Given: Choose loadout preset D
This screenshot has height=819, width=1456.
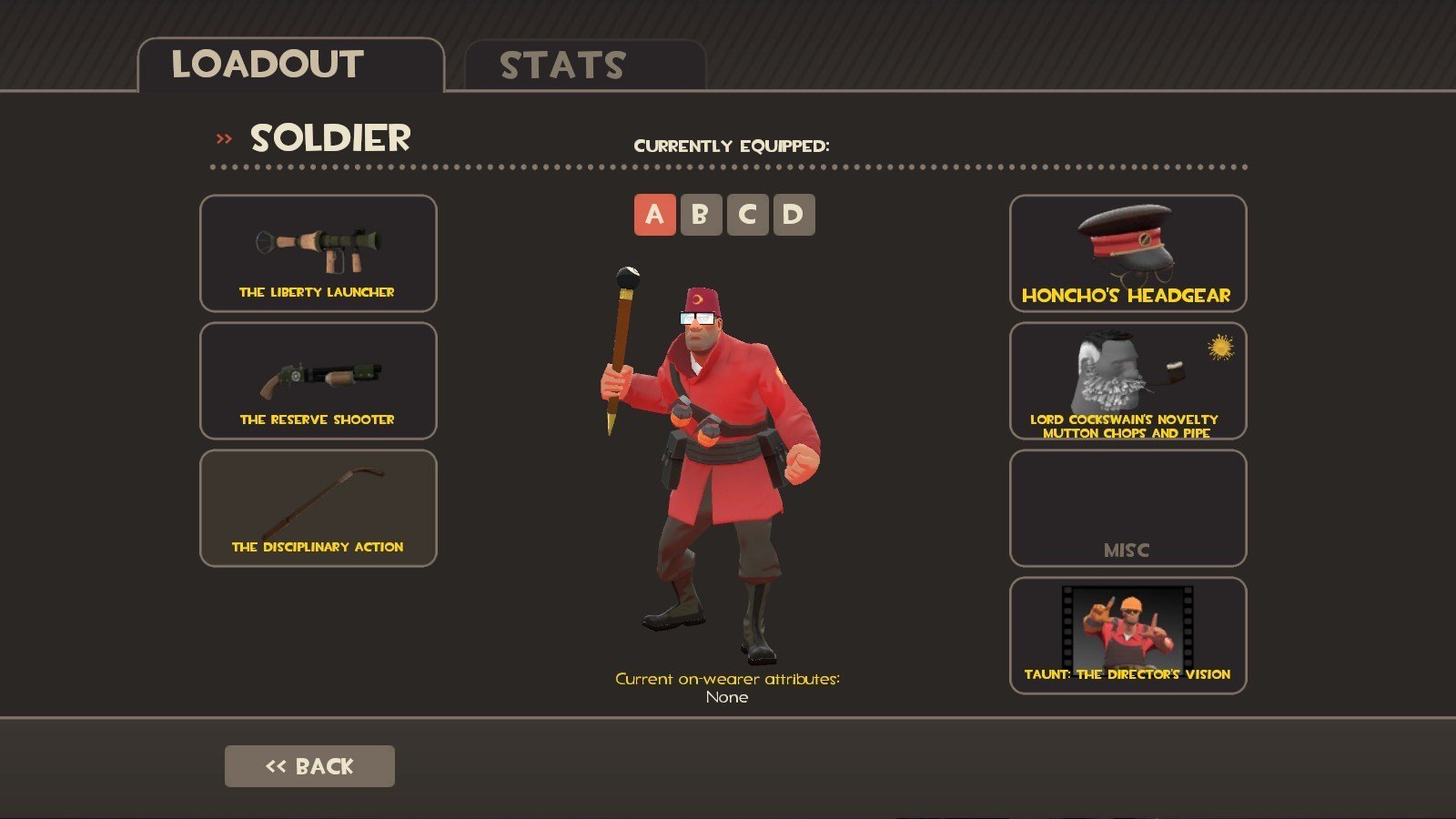Looking at the screenshot, I should (794, 215).
